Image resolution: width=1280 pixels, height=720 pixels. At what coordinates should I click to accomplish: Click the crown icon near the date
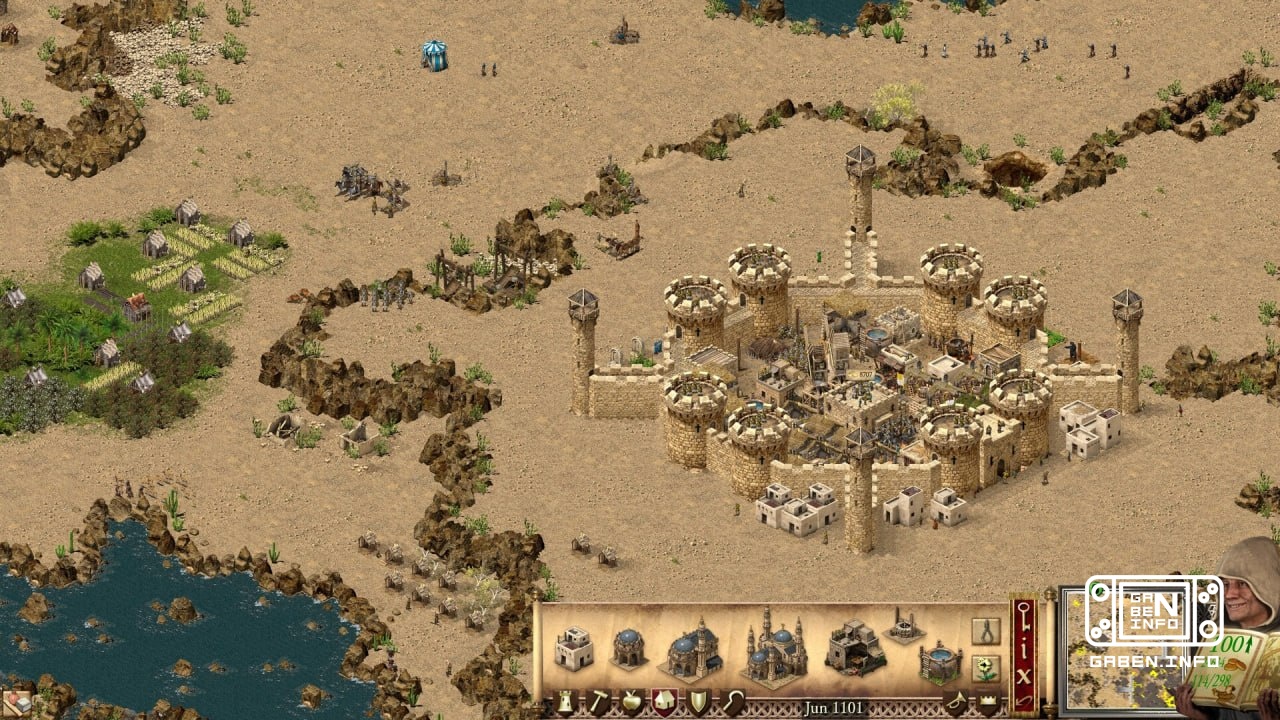click(x=987, y=699)
